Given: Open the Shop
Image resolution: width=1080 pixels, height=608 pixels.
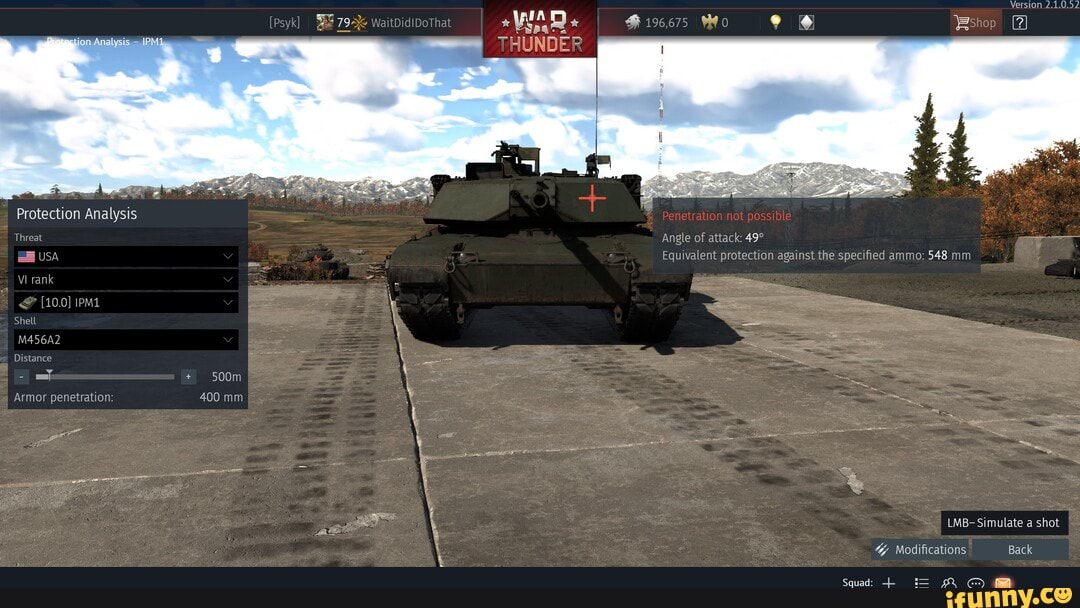Looking at the screenshot, I should (x=975, y=22).
